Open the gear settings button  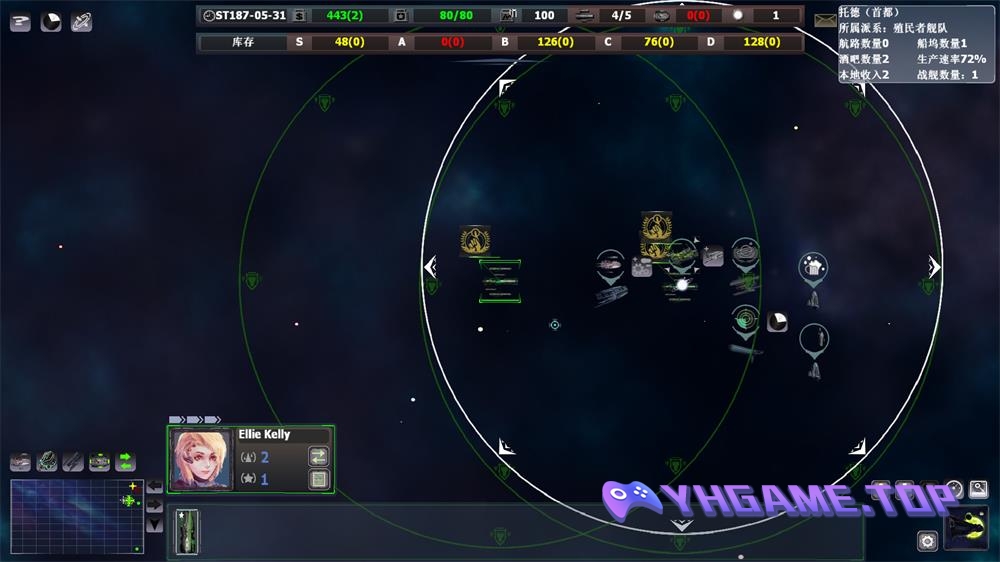tap(927, 541)
